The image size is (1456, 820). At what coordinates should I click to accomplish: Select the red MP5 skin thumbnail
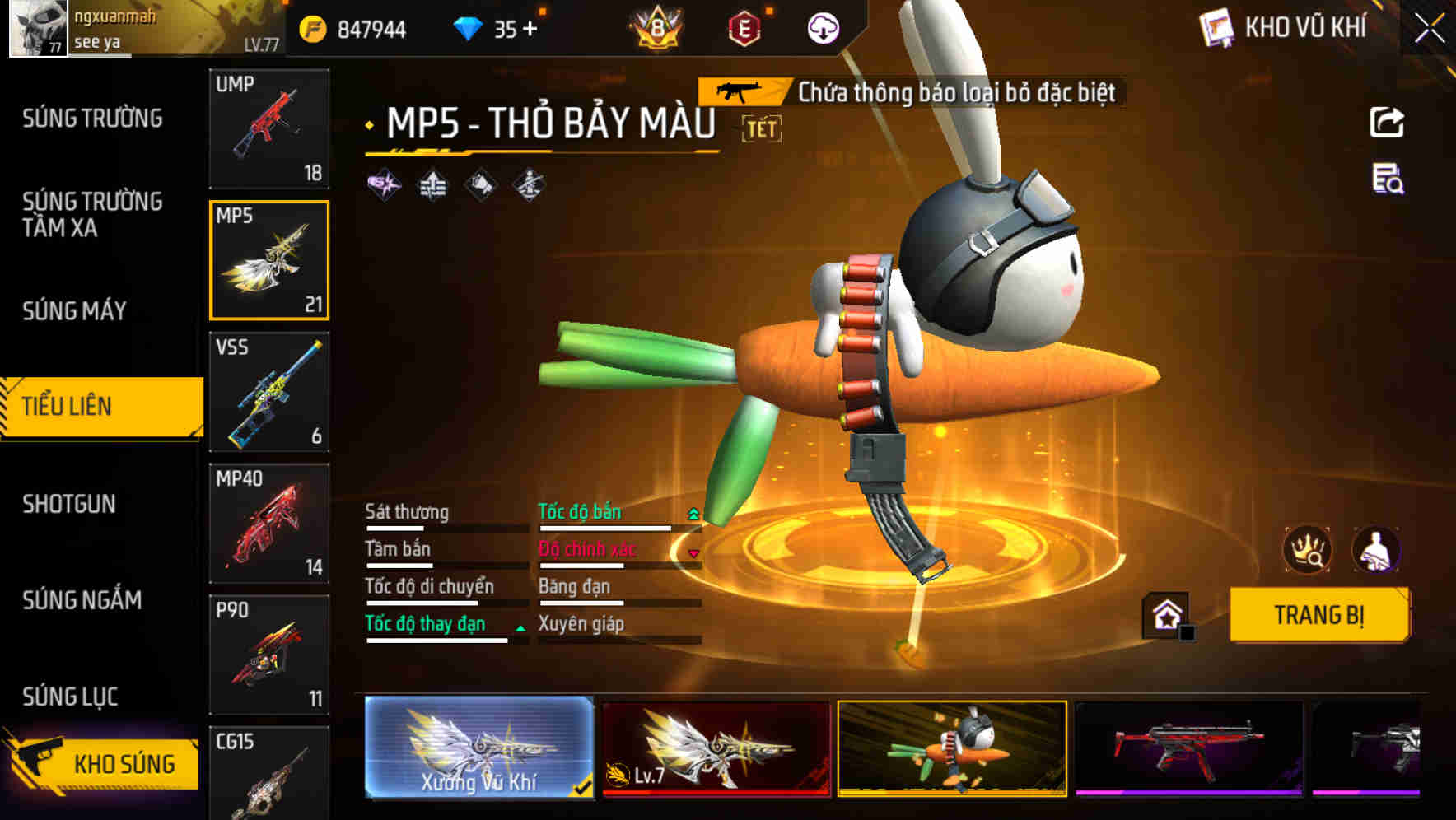1188,748
